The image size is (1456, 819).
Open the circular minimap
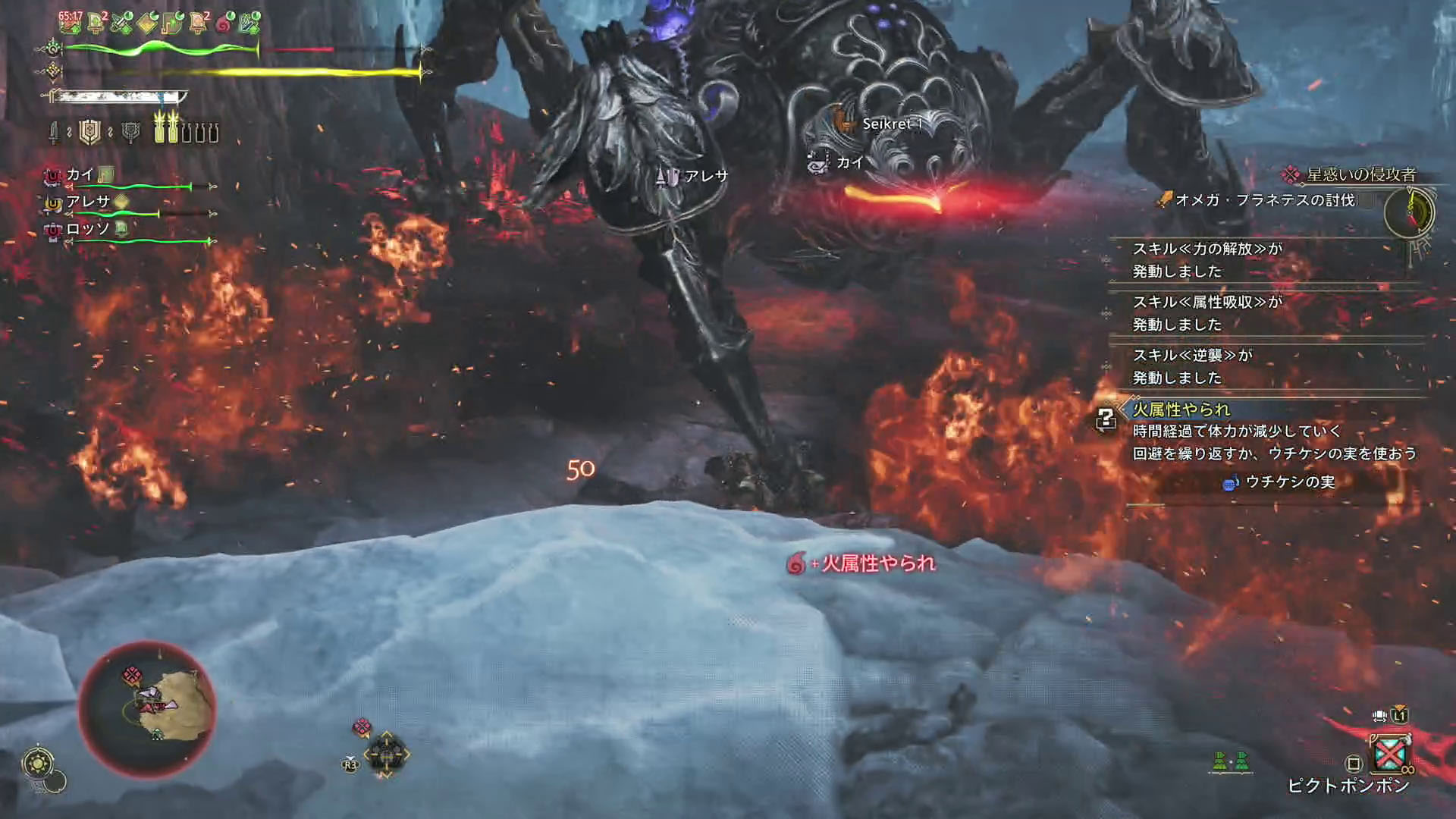[148, 708]
